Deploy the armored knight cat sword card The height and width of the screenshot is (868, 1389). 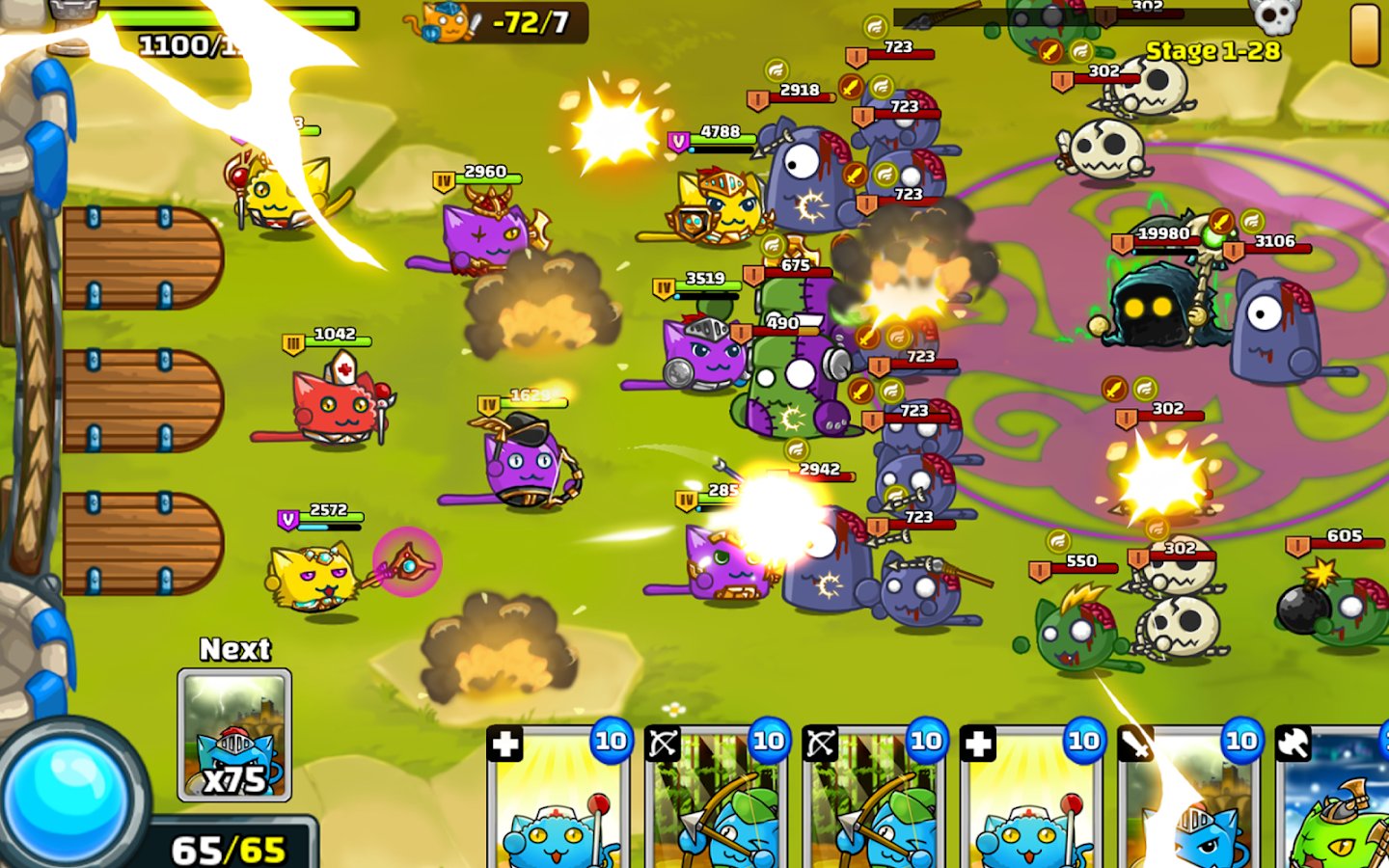click(x=1188, y=800)
